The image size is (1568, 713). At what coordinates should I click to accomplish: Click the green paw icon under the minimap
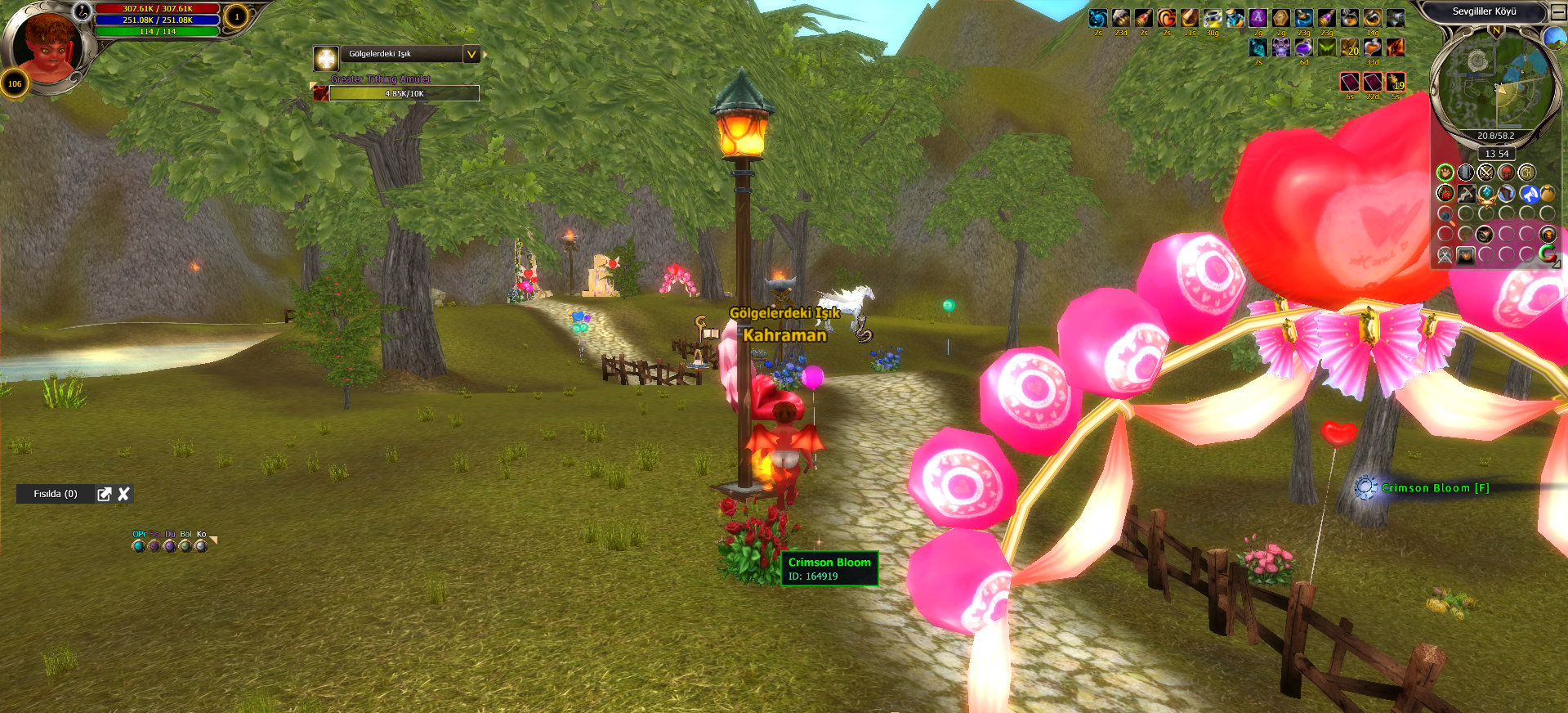[x=1445, y=173]
